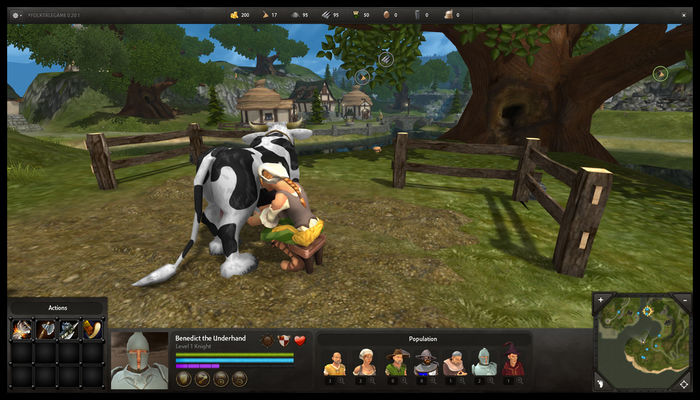Activate the axe action in the Actions panel
The image size is (700, 400).
(45, 328)
